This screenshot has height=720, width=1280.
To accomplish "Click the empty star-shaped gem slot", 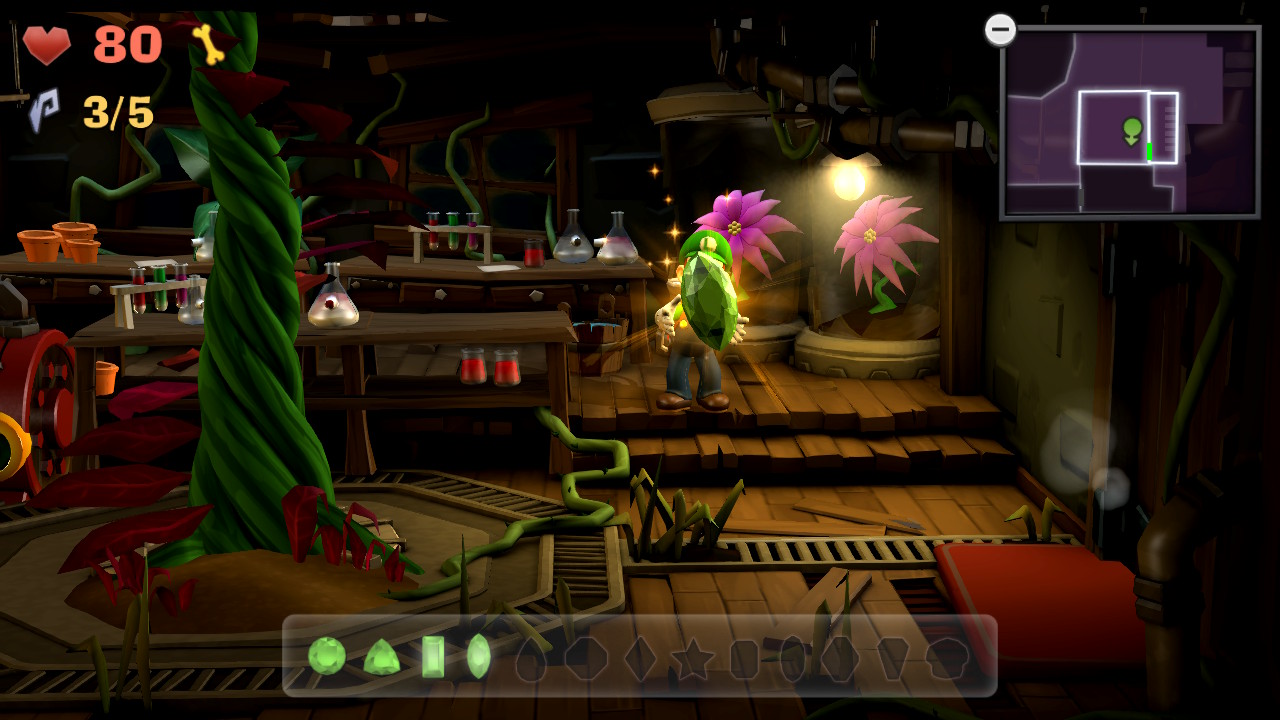I will pos(692,659).
